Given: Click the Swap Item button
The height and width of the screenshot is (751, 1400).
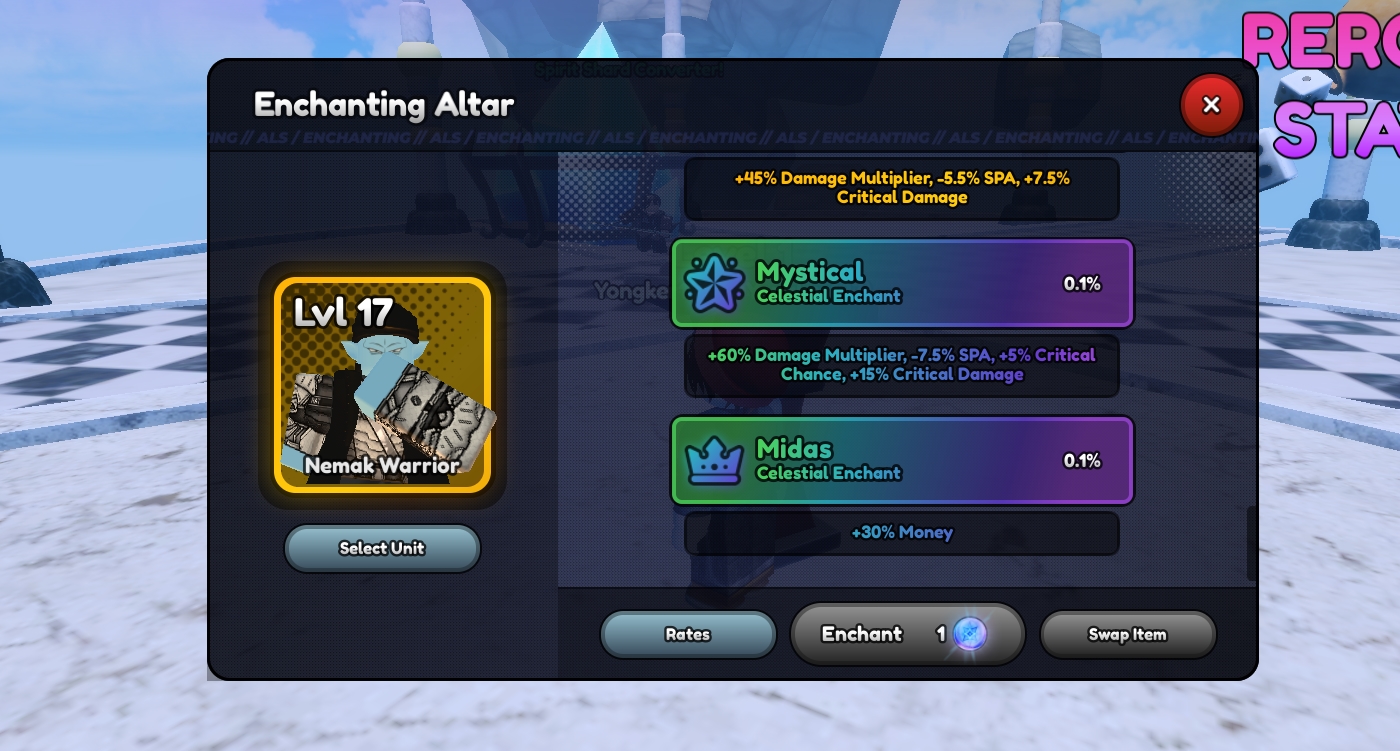Looking at the screenshot, I should [x=1127, y=634].
